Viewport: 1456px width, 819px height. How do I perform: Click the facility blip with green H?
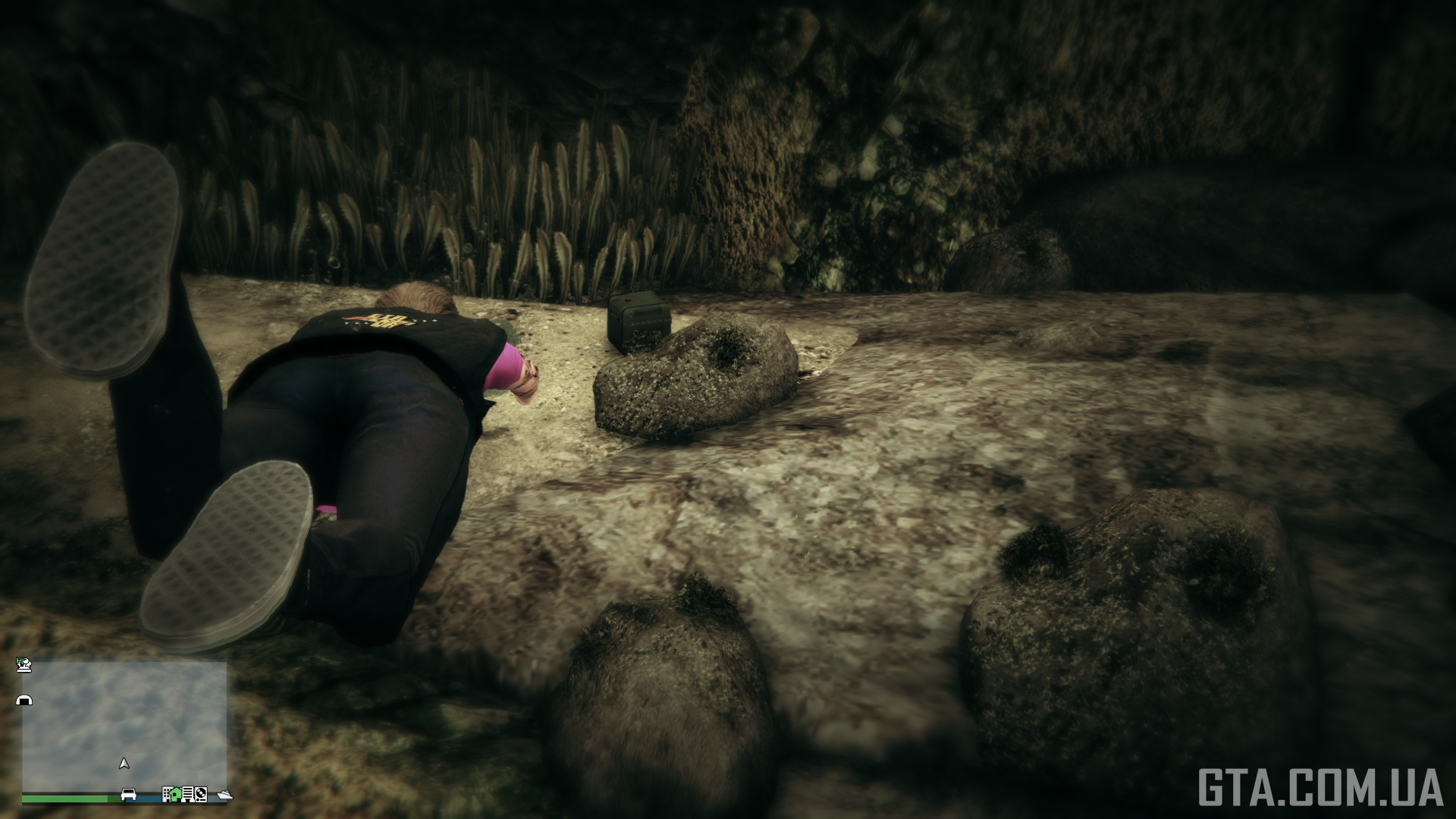pyautogui.click(x=24, y=665)
